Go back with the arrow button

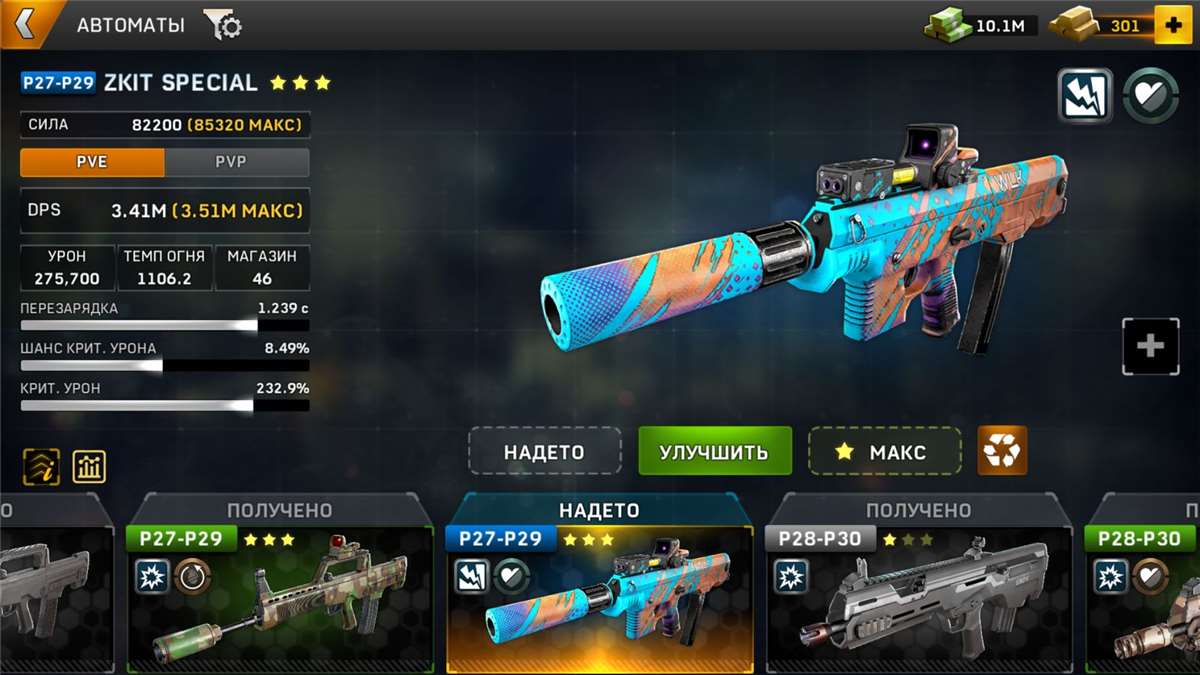pos(25,25)
